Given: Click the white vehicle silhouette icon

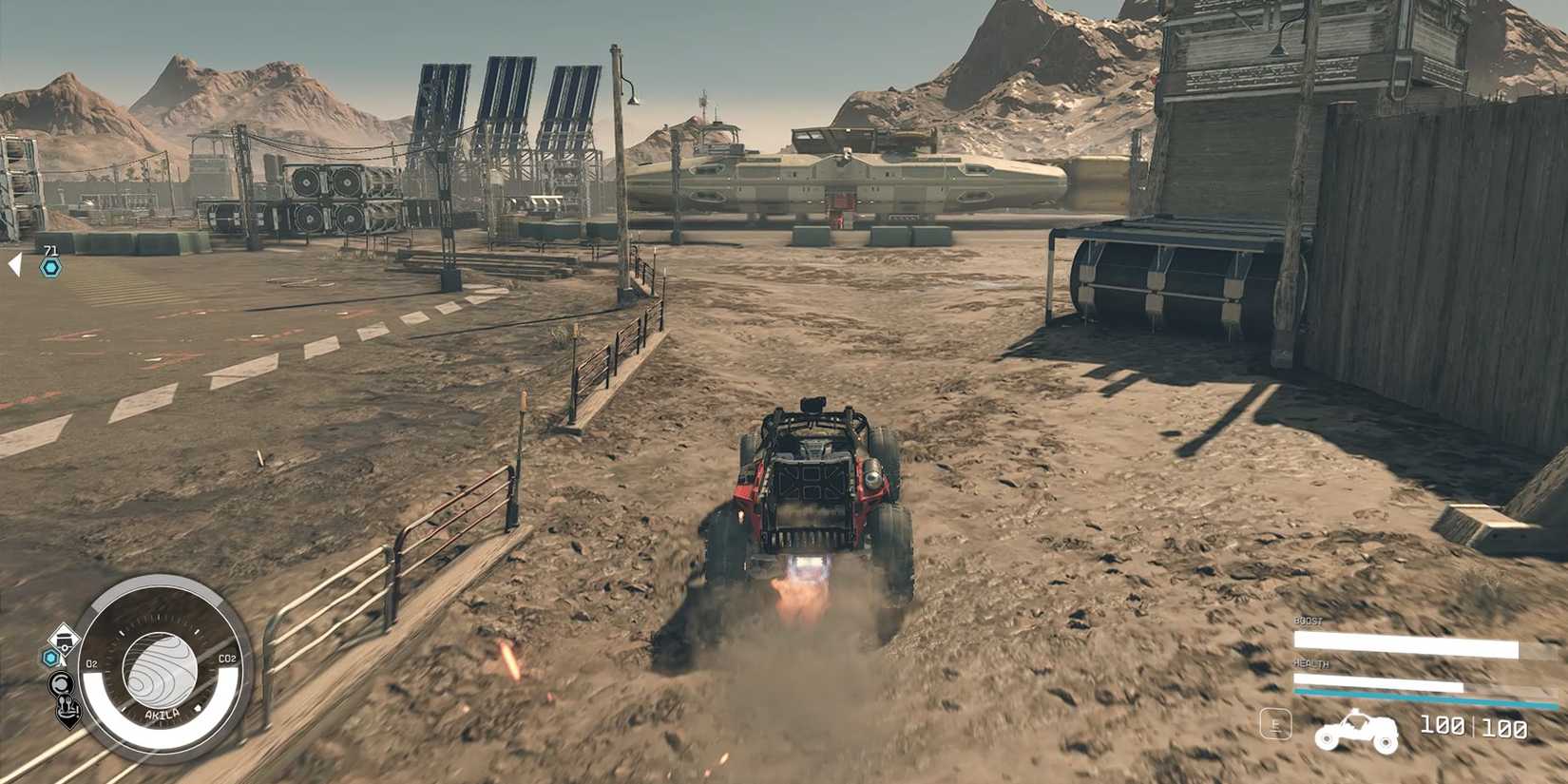Looking at the screenshot, I should click(1356, 732).
